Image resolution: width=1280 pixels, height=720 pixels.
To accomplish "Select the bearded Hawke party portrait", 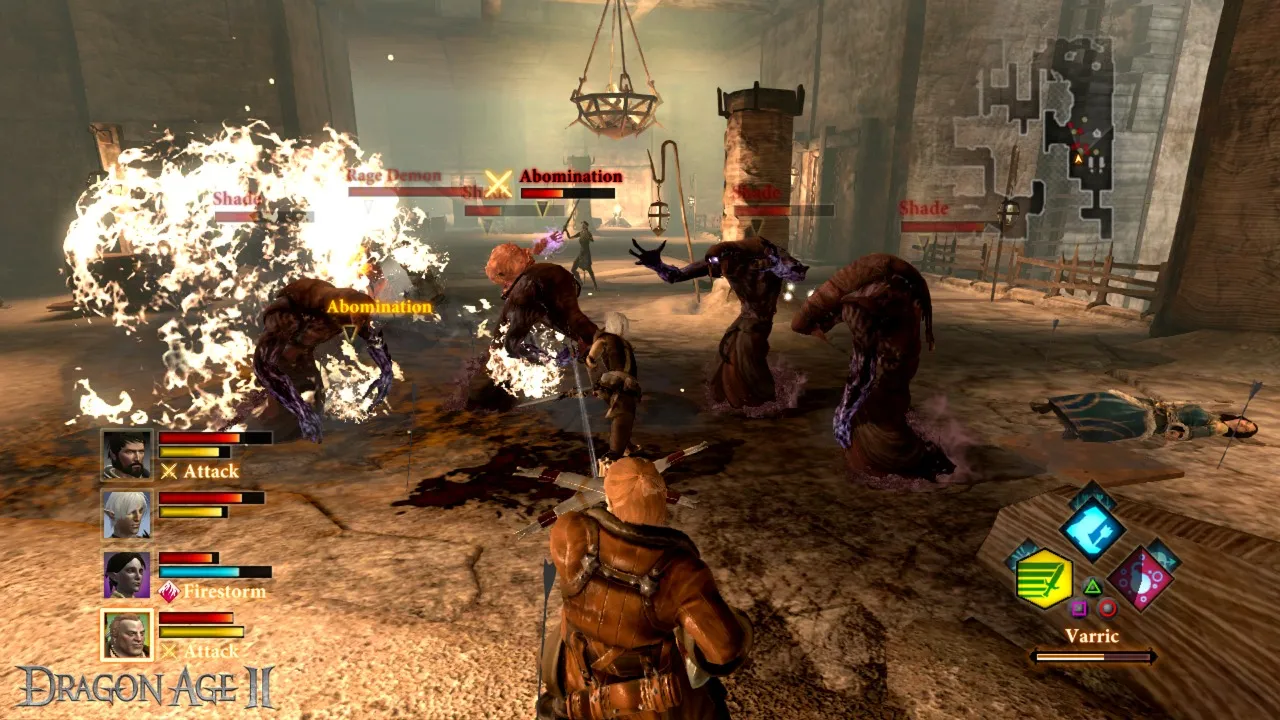I will pos(127,455).
